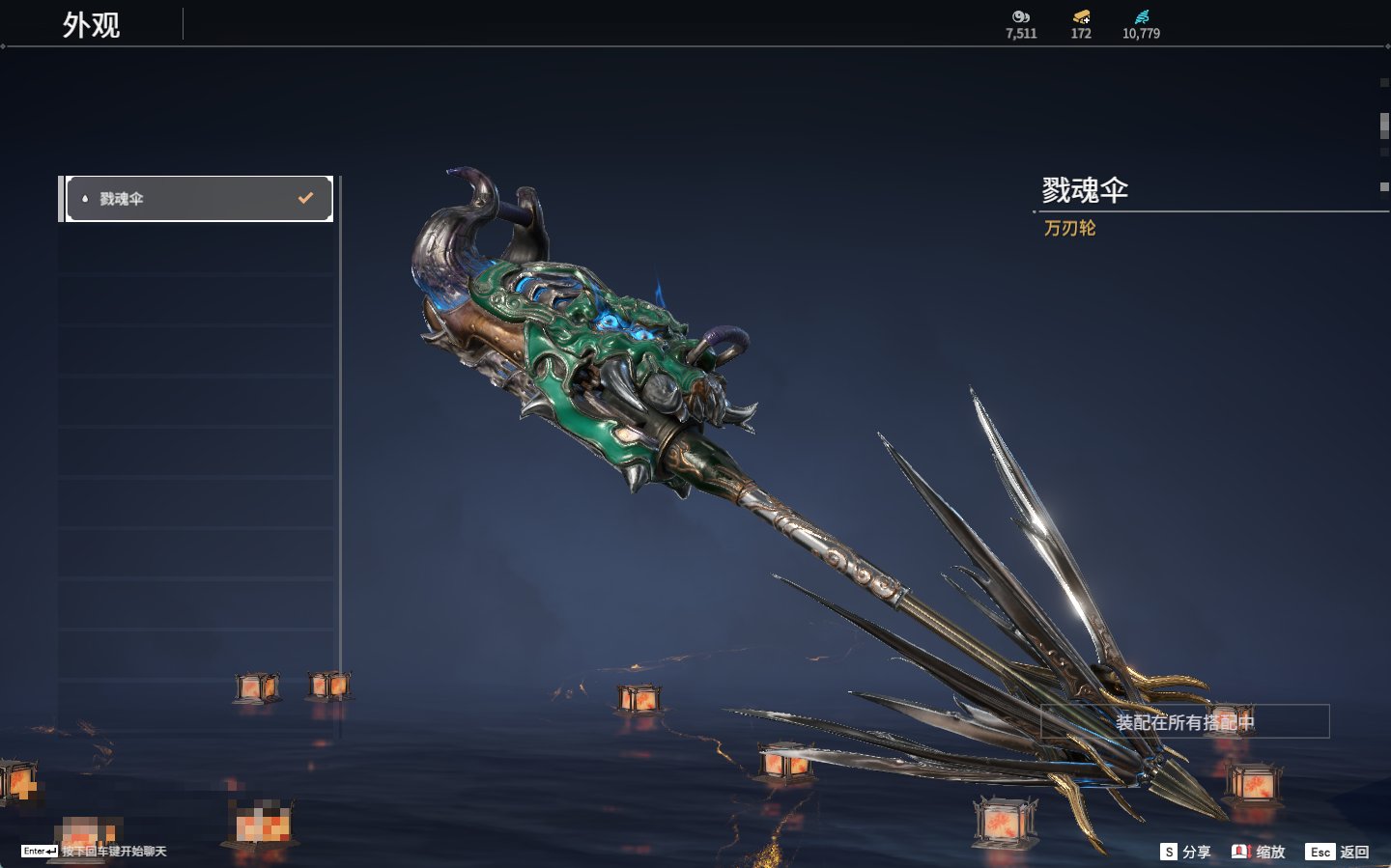Viewport: 1391px width, 868px height.
Task: Open the gold top-up next to 172
Action: [x=1081, y=17]
